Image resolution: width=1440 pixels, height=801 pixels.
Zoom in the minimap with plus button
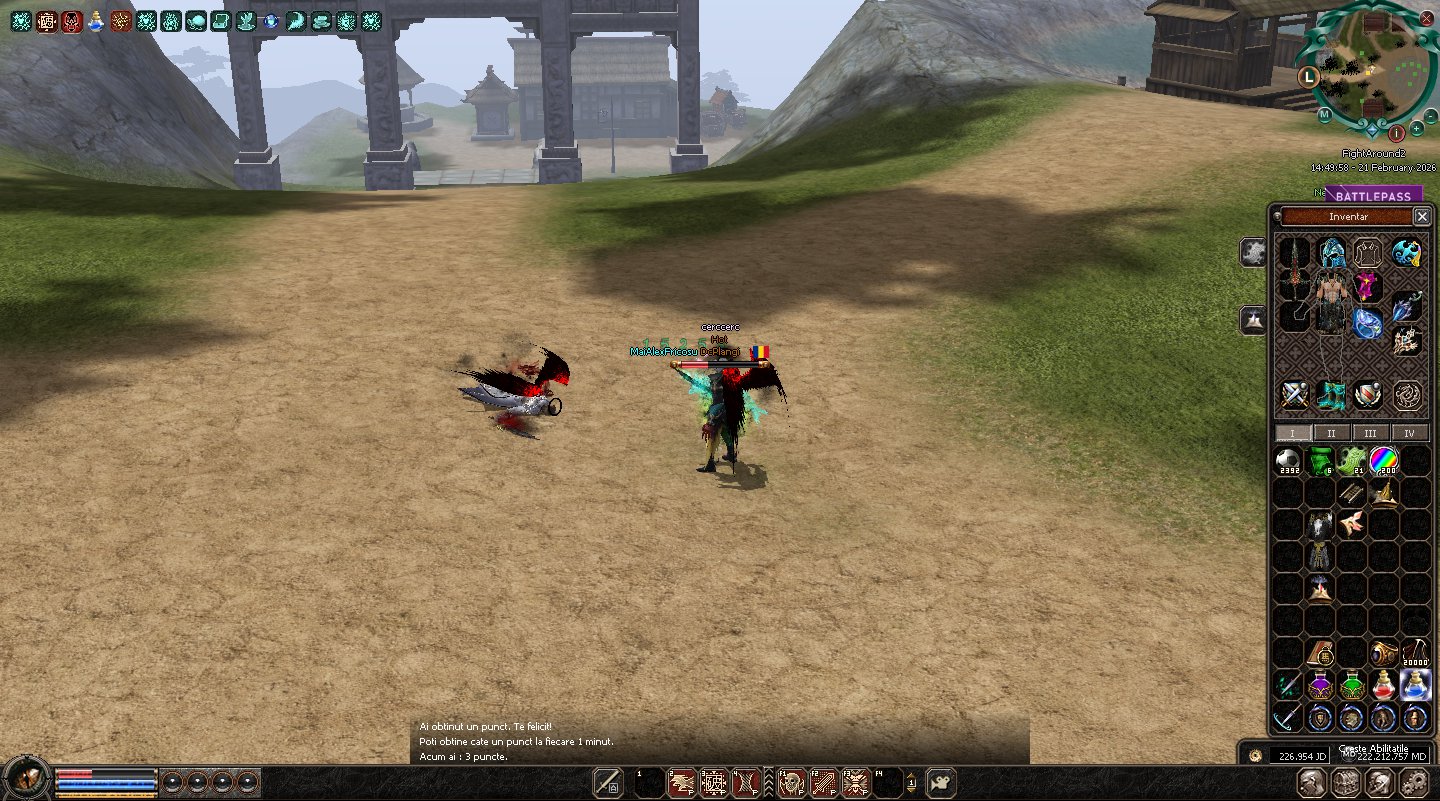(1417, 129)
